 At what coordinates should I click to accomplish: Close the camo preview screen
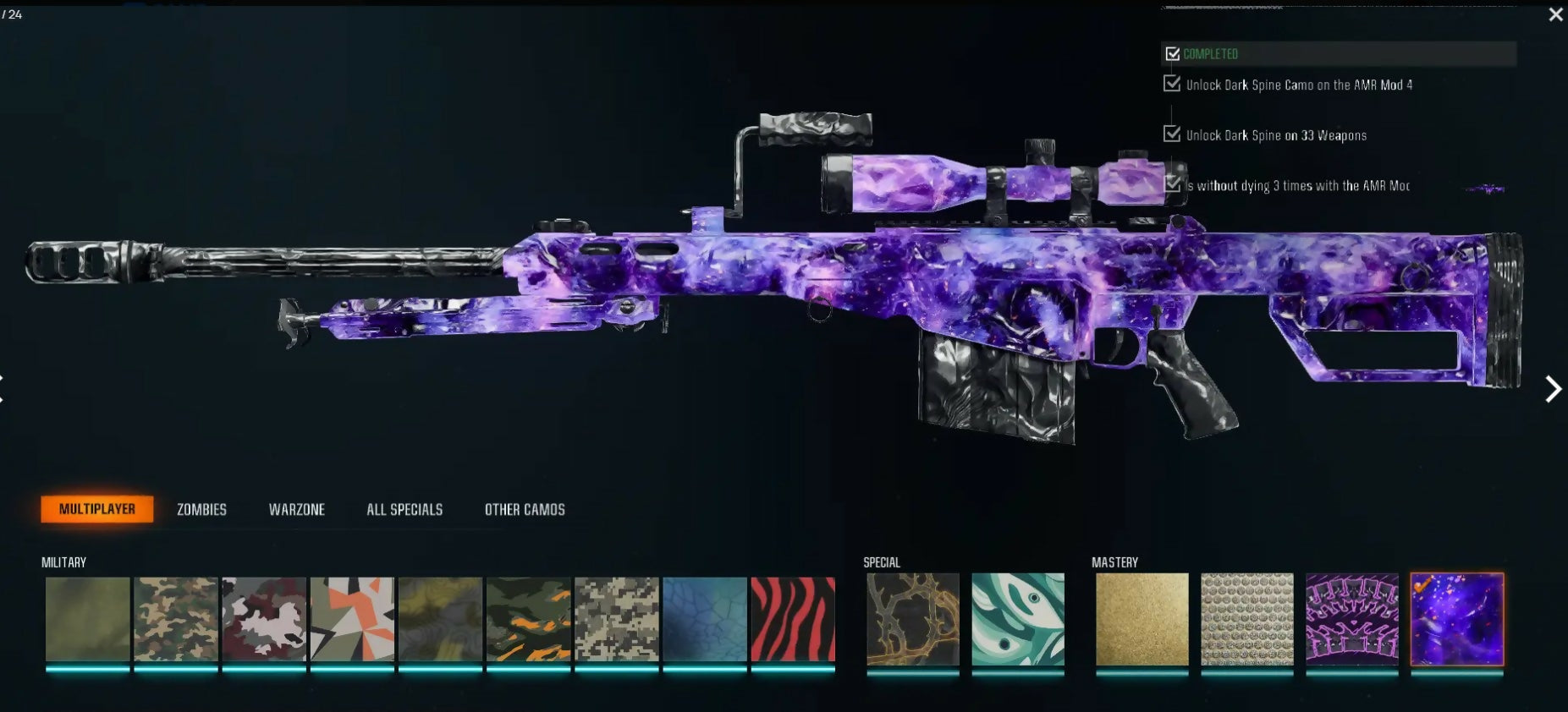1555,14
